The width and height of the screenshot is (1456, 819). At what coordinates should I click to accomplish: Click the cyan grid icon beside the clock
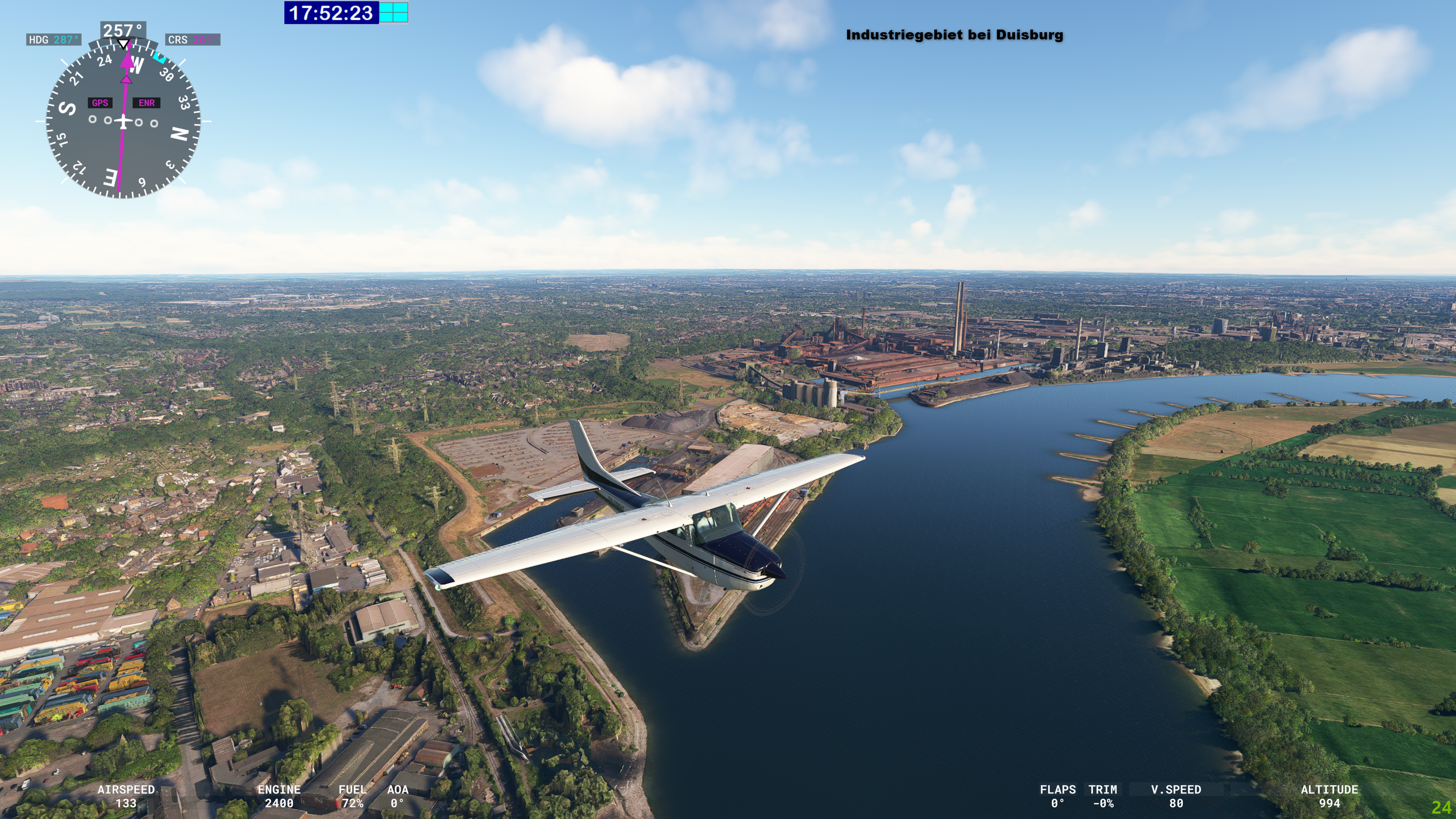click(394, 13)
